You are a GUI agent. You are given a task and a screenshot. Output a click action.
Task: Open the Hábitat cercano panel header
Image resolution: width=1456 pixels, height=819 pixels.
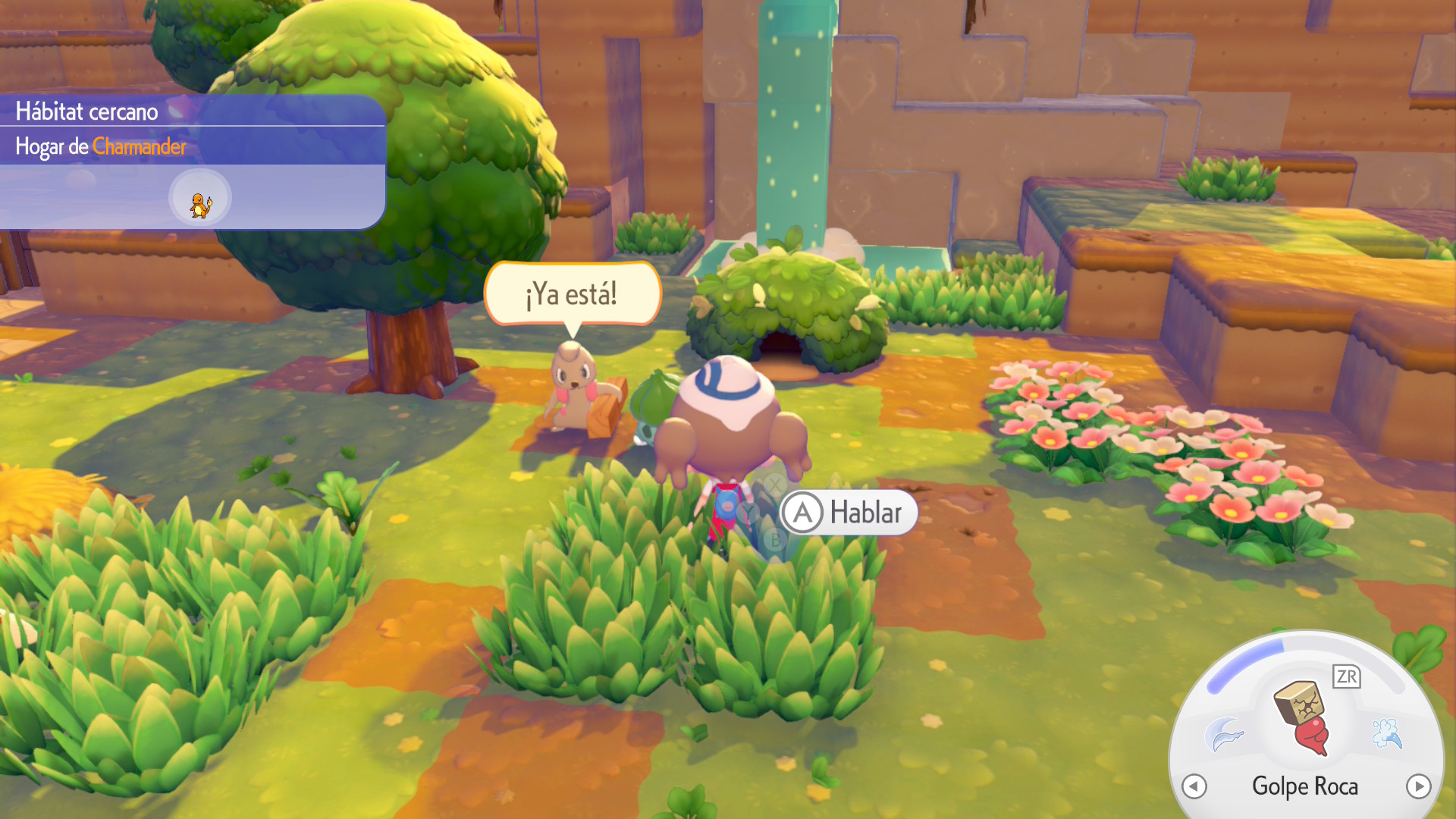tap(87, 111)
